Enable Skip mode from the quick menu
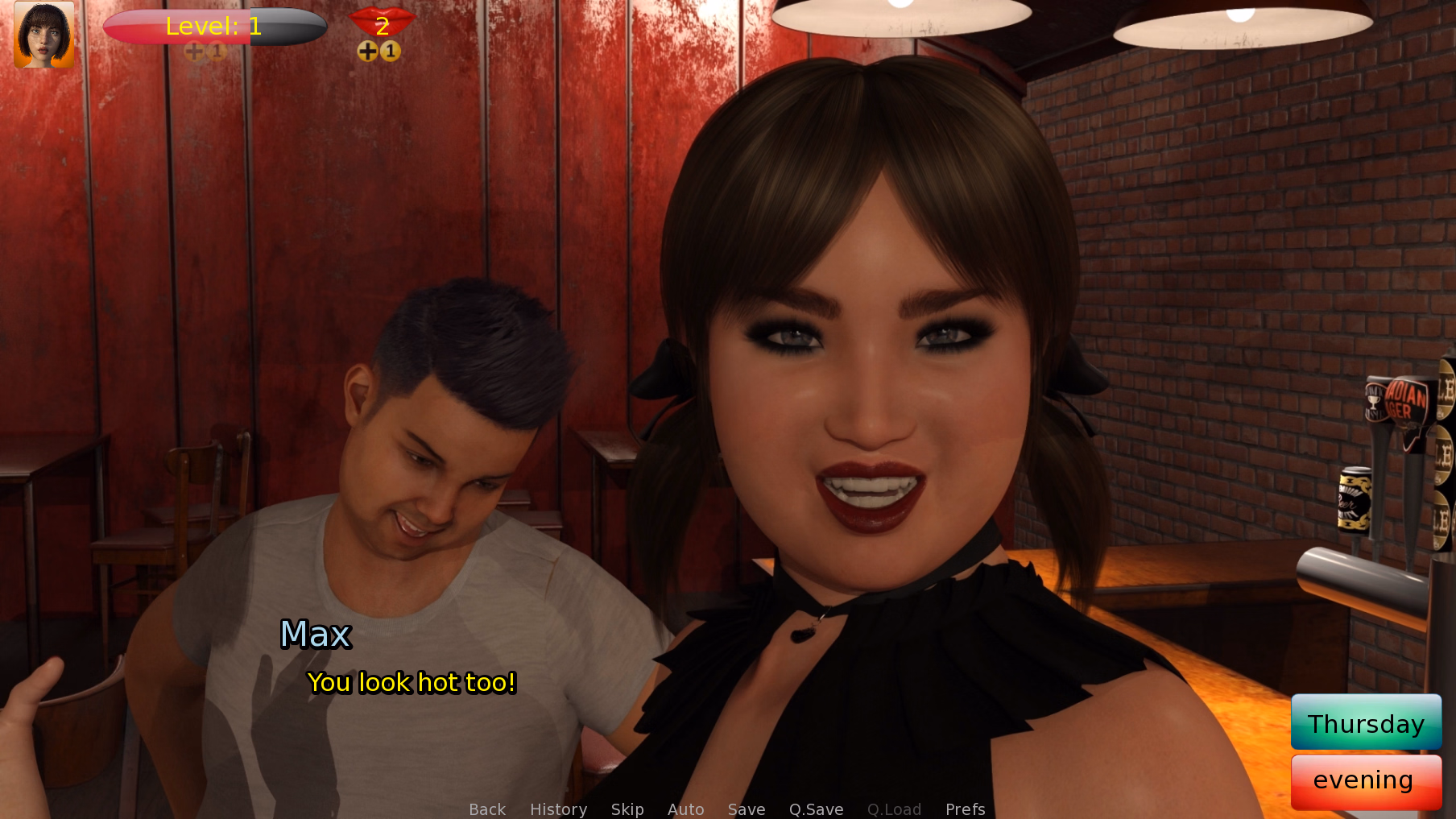 [x=627, y=809]
